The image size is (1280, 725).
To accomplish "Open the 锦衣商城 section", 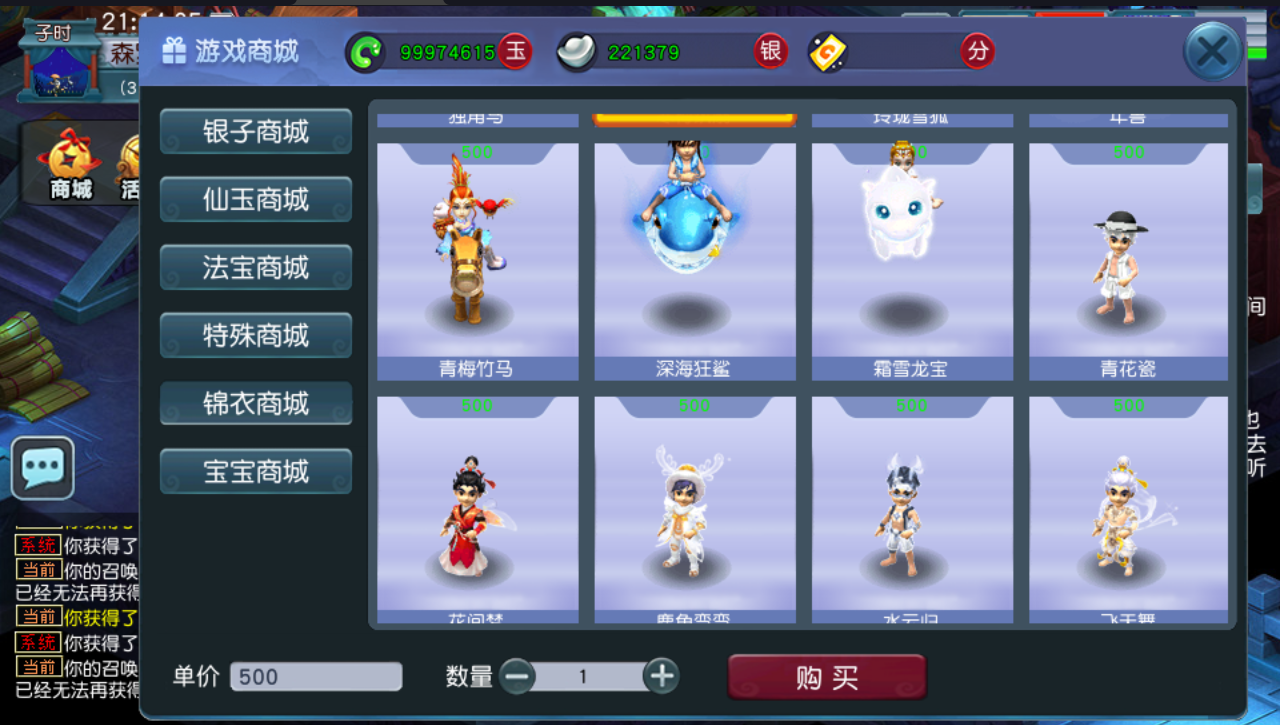I will pos(255,403).
